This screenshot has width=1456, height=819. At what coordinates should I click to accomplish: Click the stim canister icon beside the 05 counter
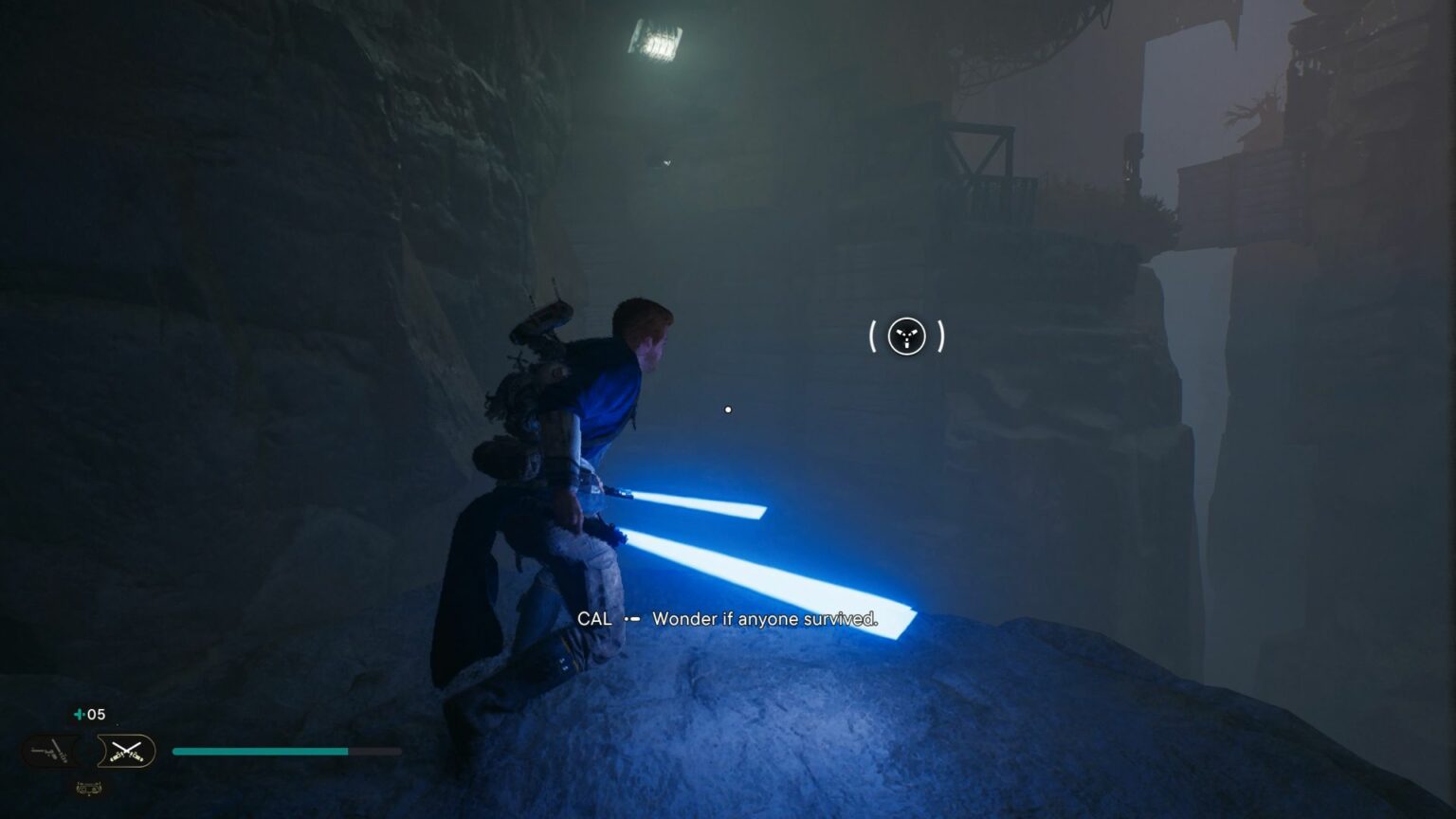79,715
